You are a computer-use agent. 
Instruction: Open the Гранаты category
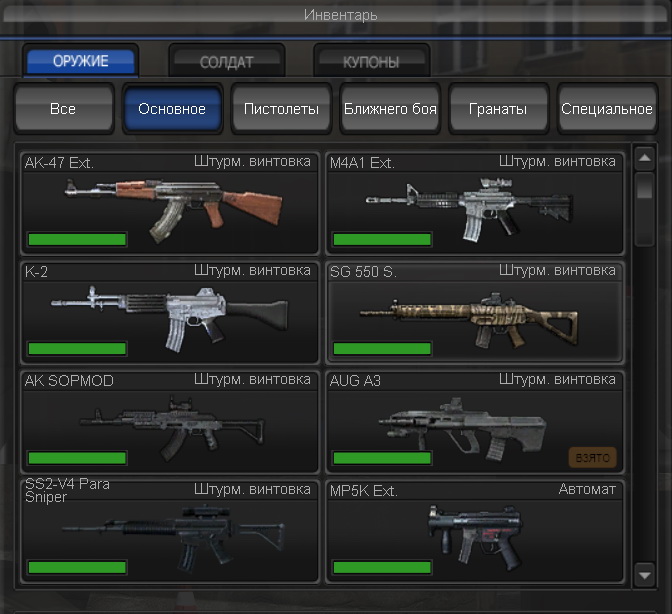coord(498,109)
